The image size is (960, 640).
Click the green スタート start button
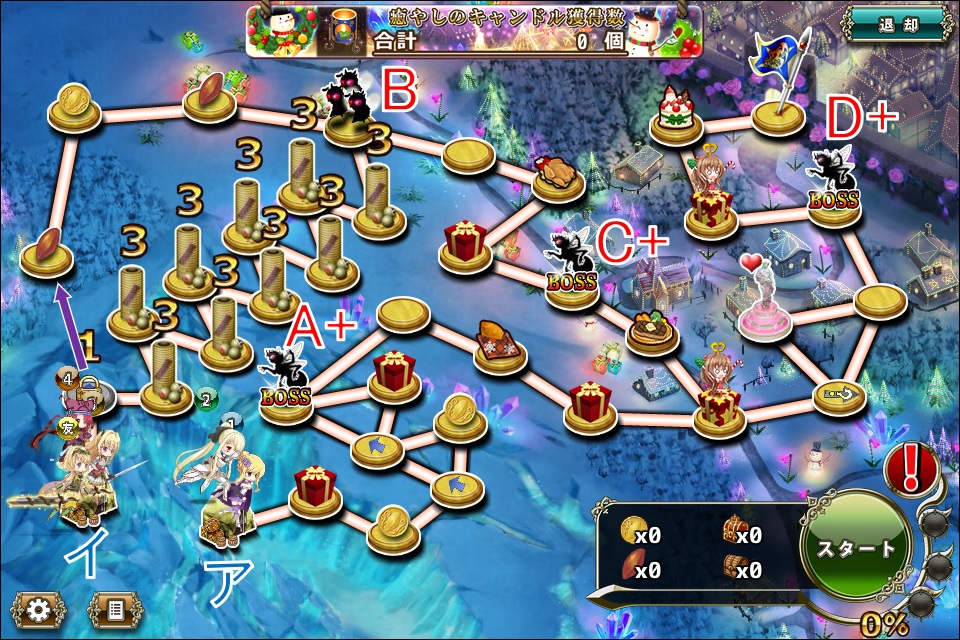pos(855,549)
